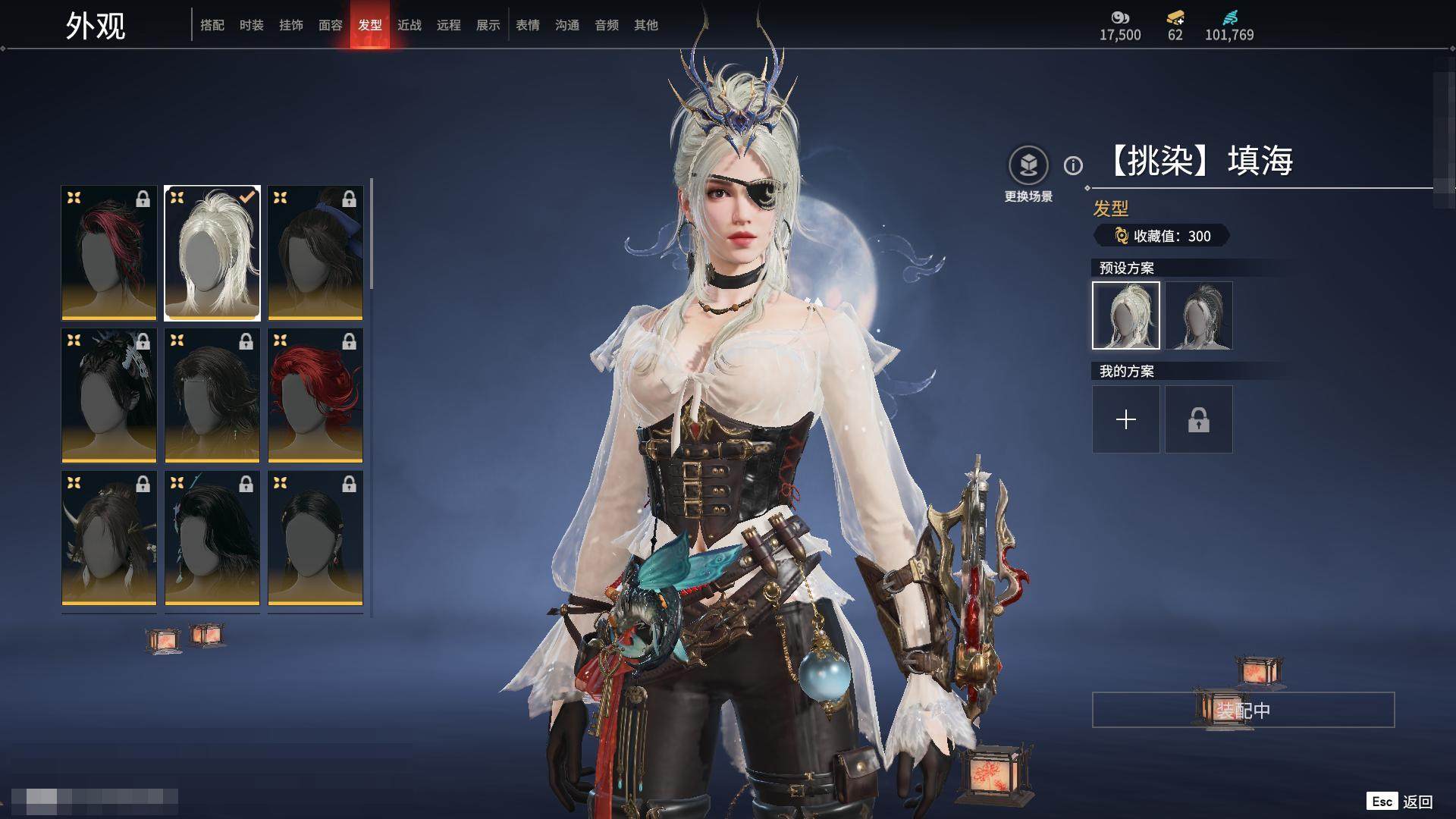Select the 其他 tab
The height and width of the screenshot is (819, 1456).
[x=646, y=25]
